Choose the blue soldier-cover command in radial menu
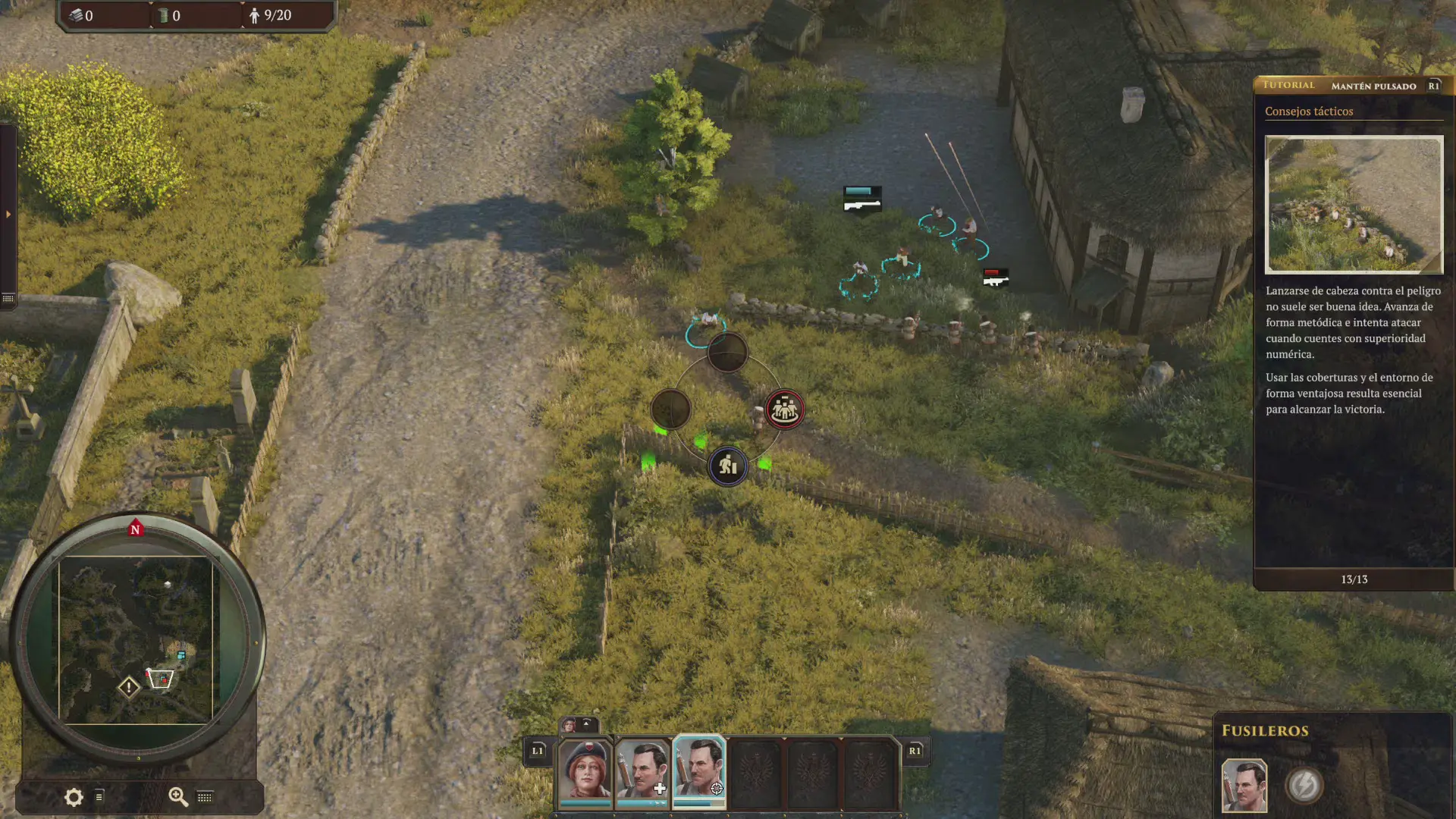Screen dimensions: 1456x819 tap(727, 466)
